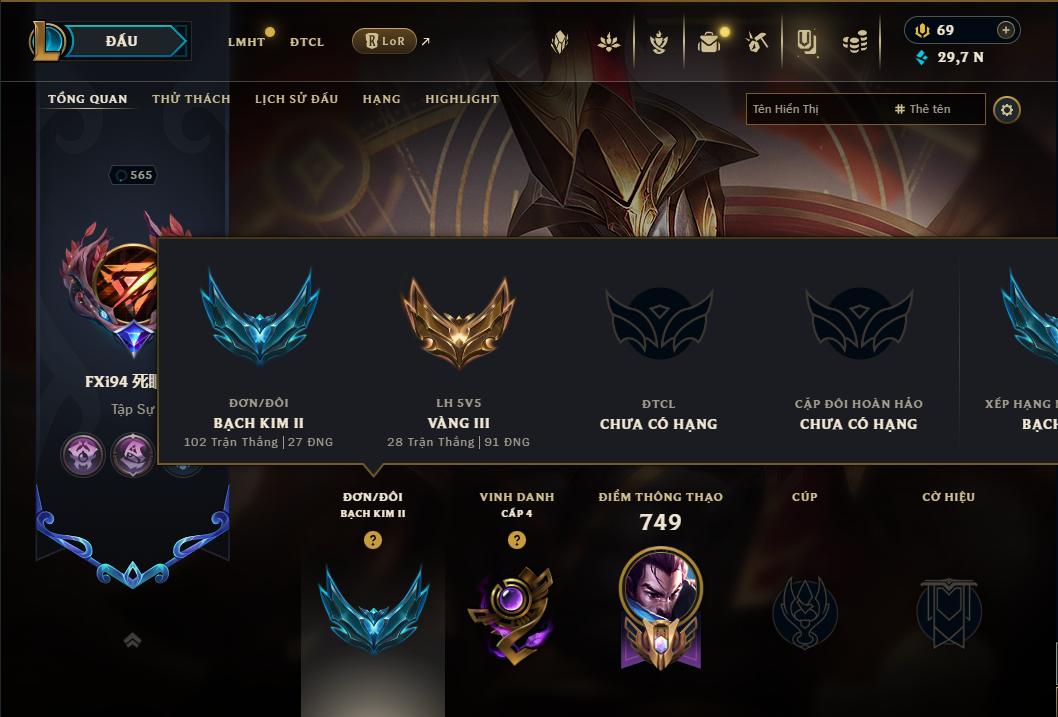Select the CÚP trophy emblem
Viewport: 1058px width, 717px height.
click(x=804, y=612)
